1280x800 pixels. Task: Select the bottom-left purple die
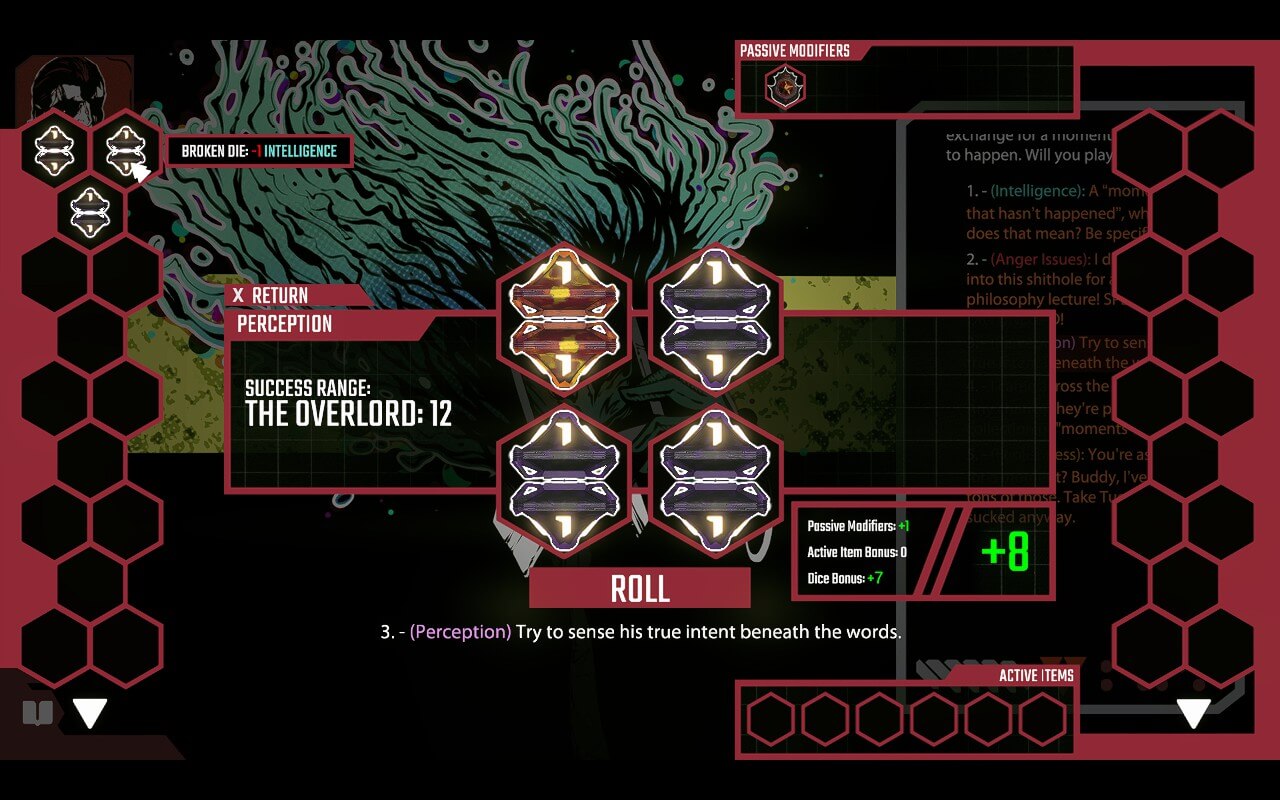coord(565,478)
